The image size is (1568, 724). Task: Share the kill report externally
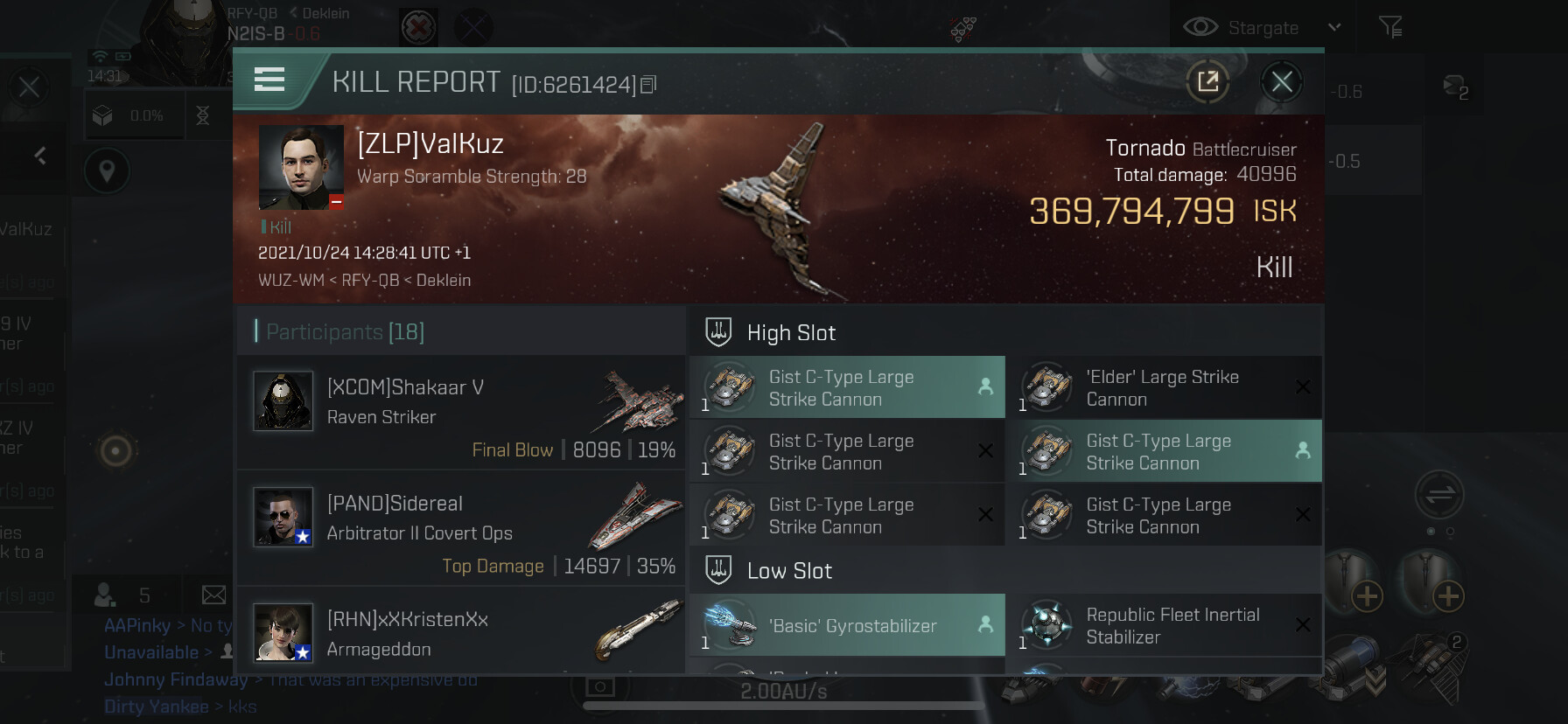pos(1207,82)
